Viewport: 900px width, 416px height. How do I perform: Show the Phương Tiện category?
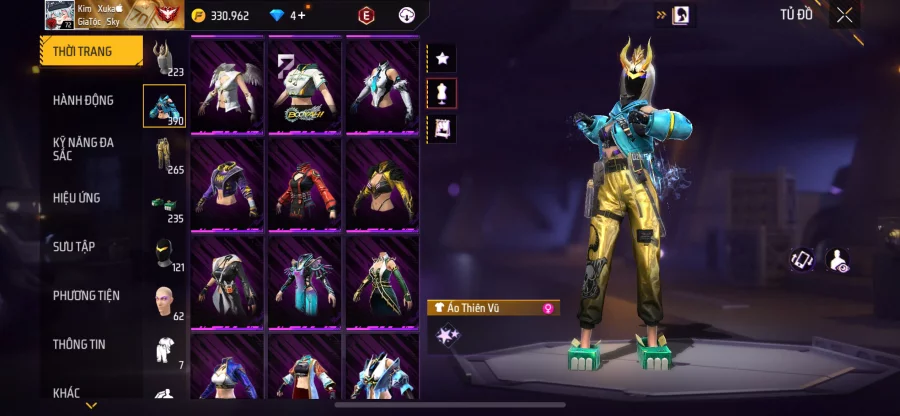(x=86, y=295)
